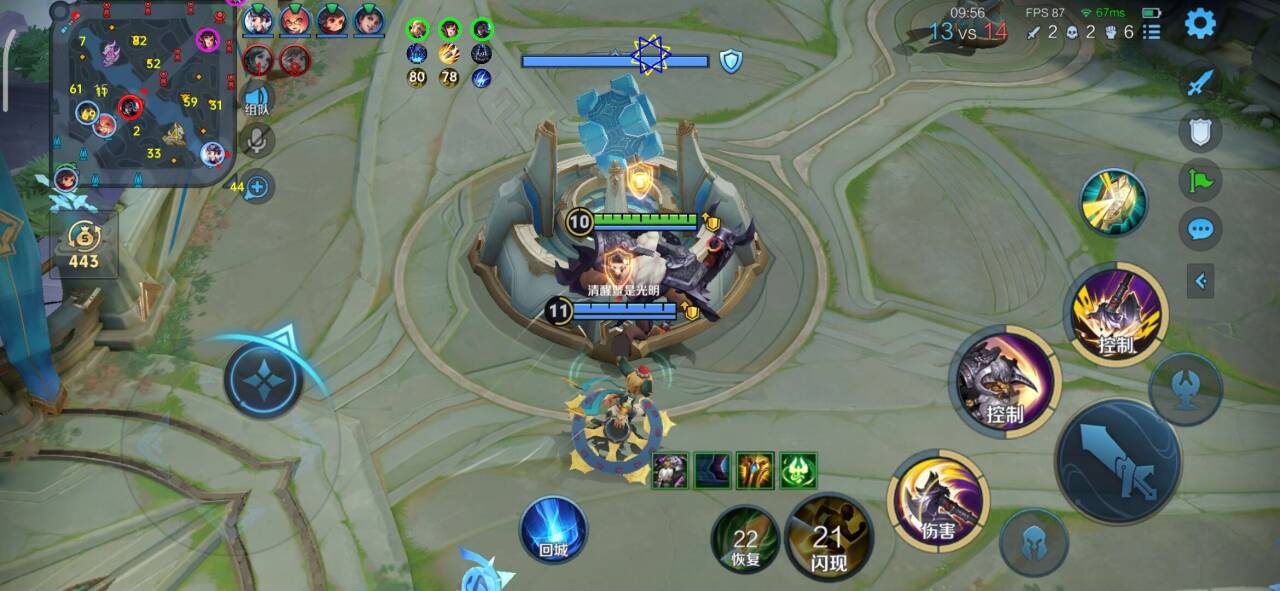Use the 恢复 restore spell
This screenshot has width=1280, height=591.
coord(745,540)
